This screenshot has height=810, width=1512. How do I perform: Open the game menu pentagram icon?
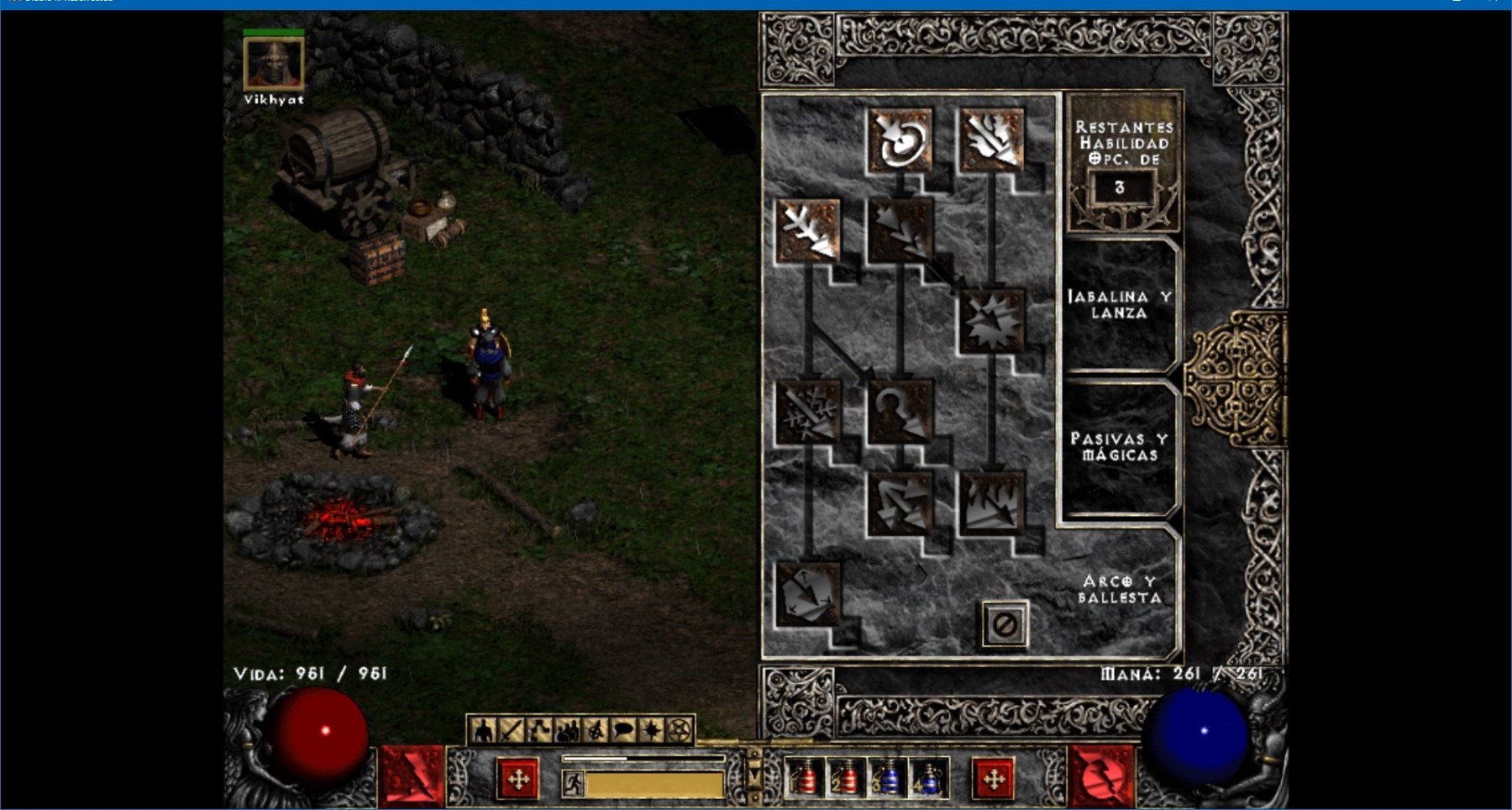(680, 731)
